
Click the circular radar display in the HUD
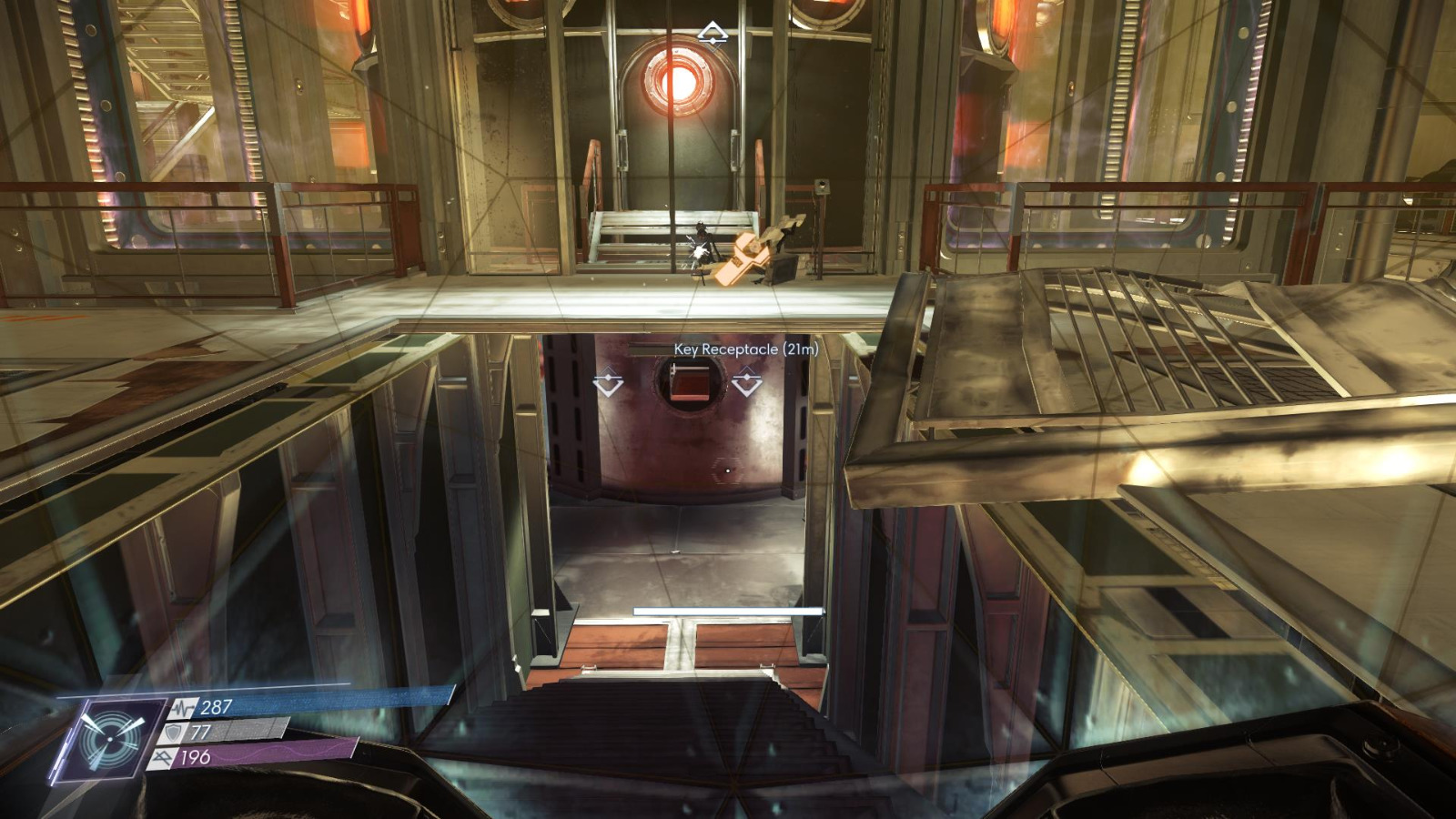coord(110,740)
